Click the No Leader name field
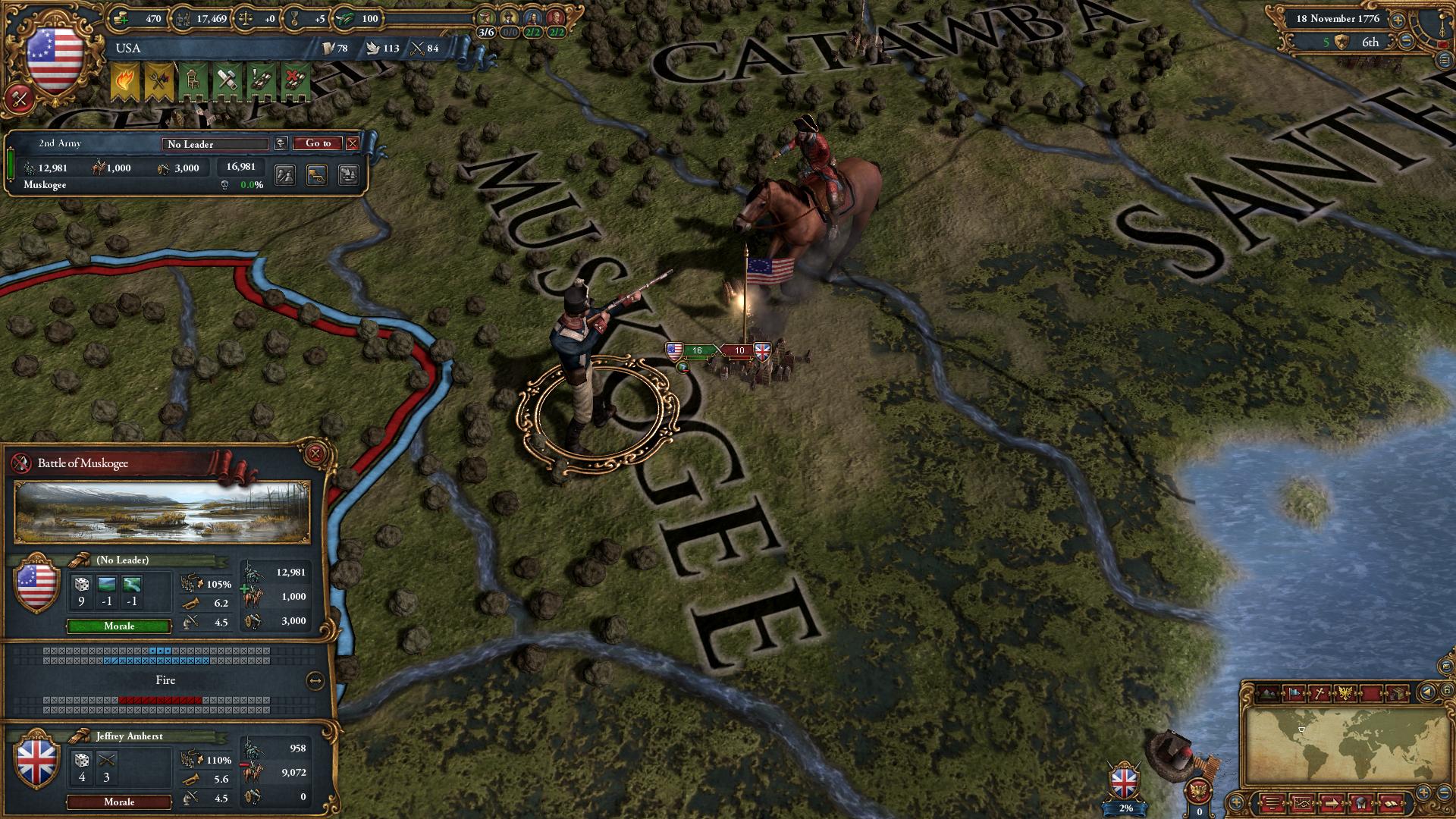 click(x=215, y=144)
